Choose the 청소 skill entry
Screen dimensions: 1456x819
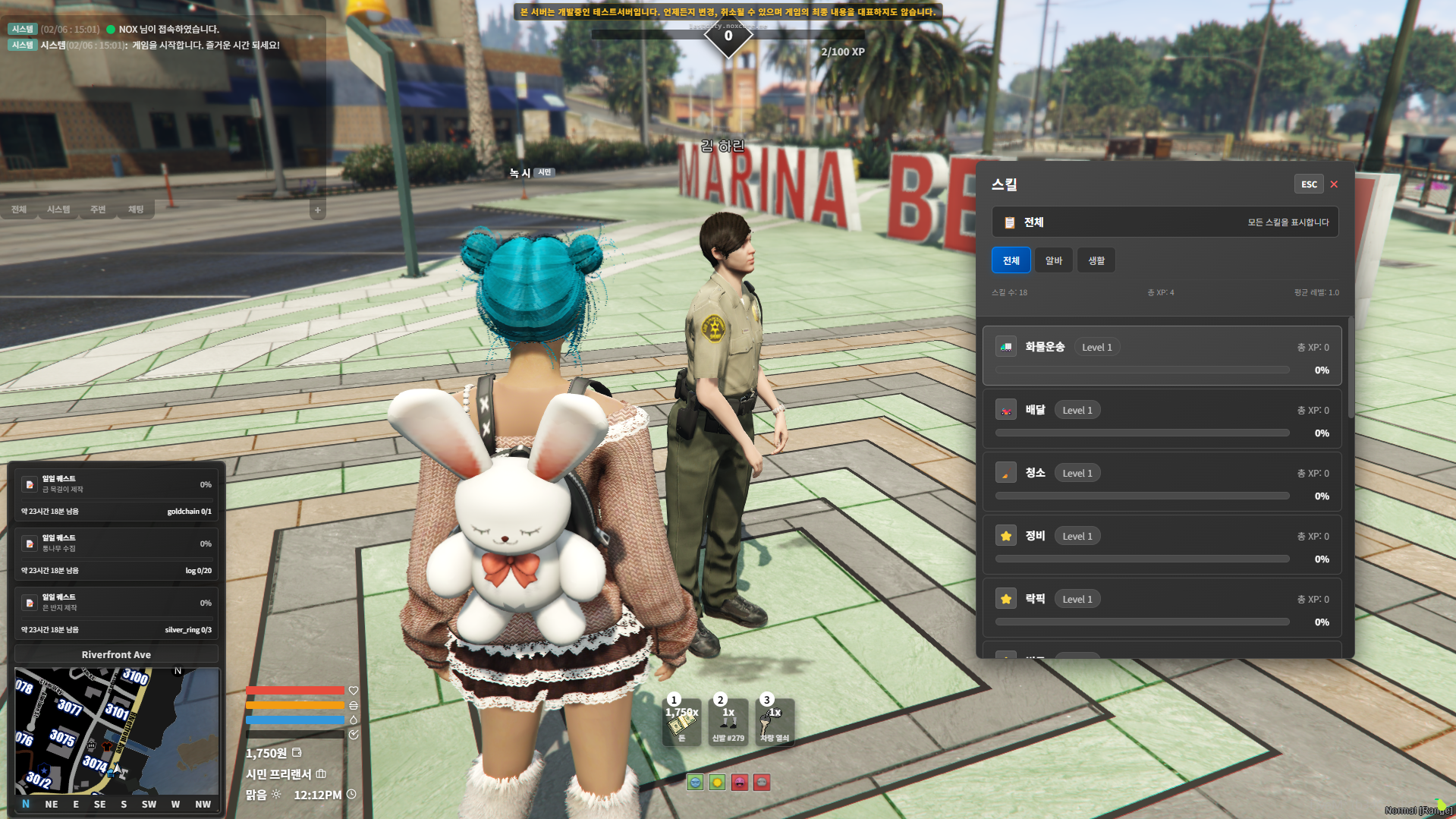(x=1161, y=482)
